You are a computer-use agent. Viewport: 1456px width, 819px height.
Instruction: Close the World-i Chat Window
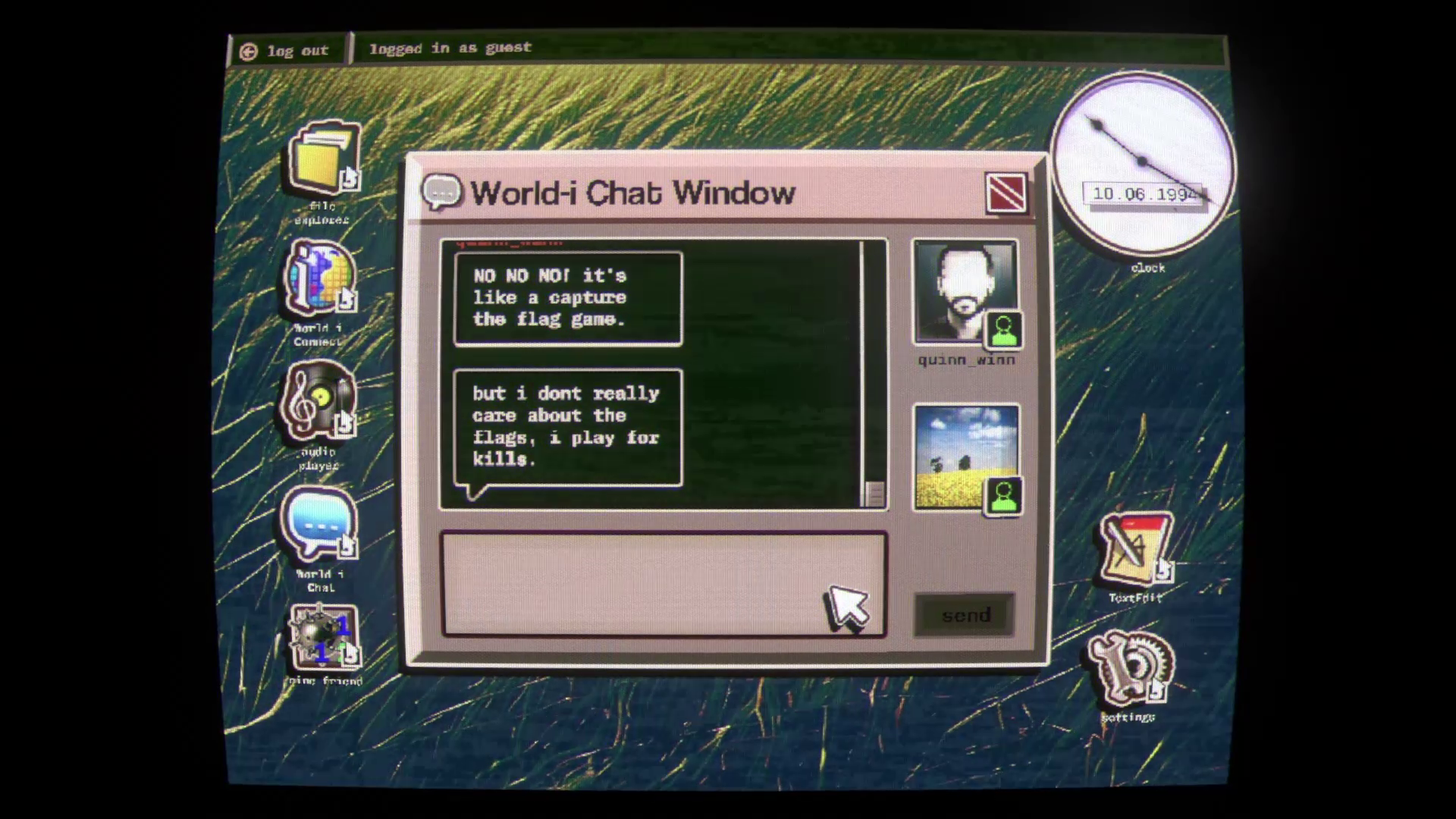pyautogui.click(x=1006, y=193)
